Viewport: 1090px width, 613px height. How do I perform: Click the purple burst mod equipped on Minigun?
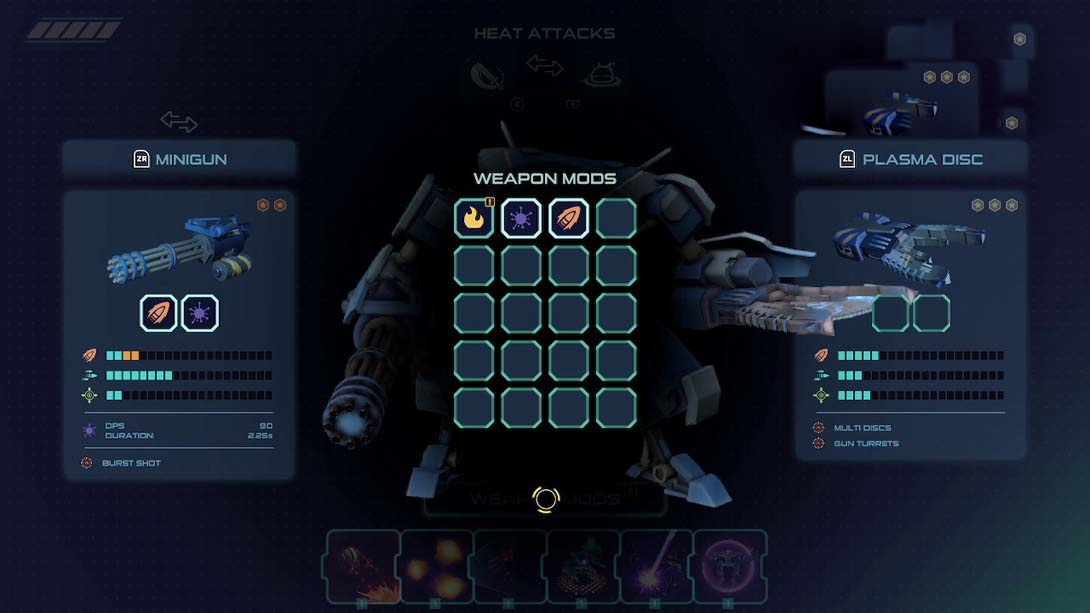coord(200,313)
